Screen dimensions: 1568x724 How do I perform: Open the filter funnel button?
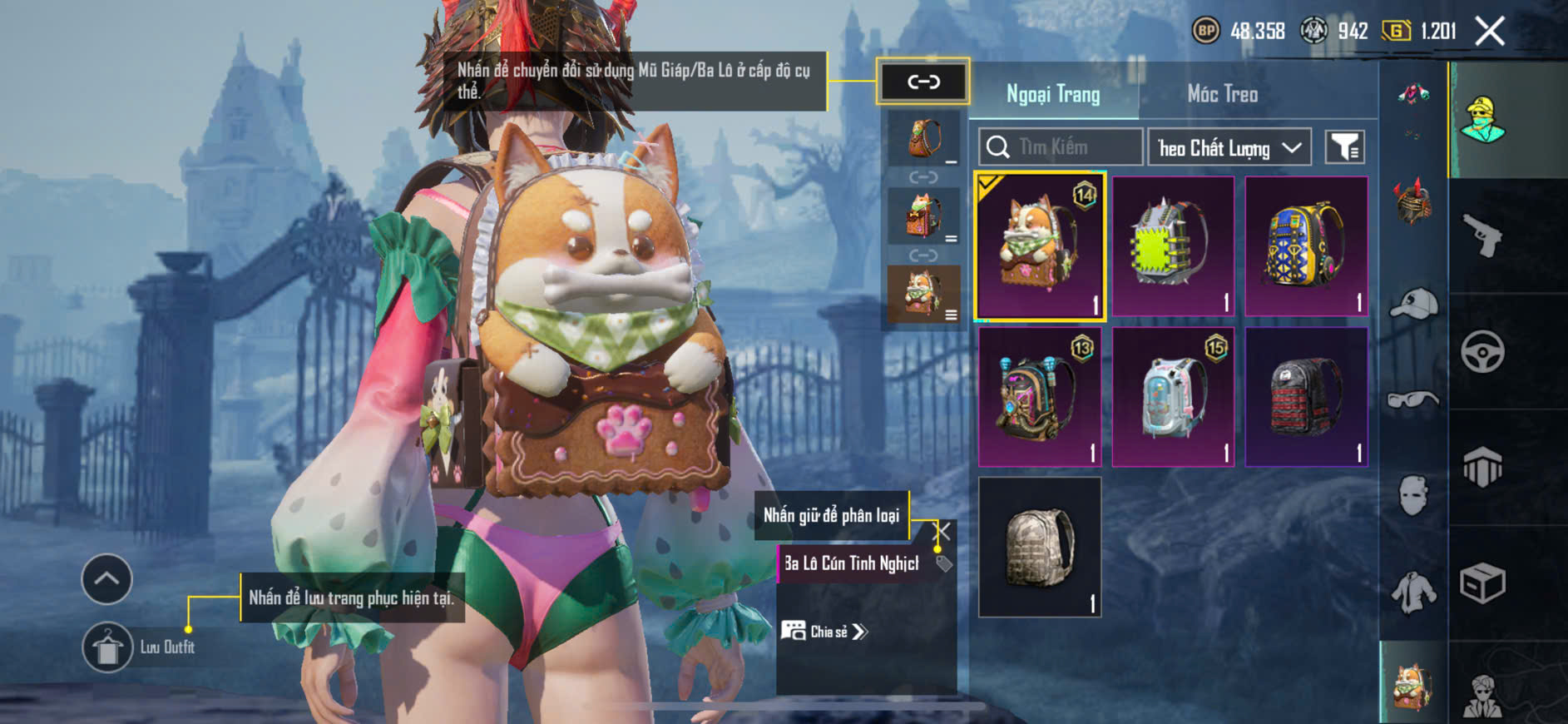click(1344, 147)
